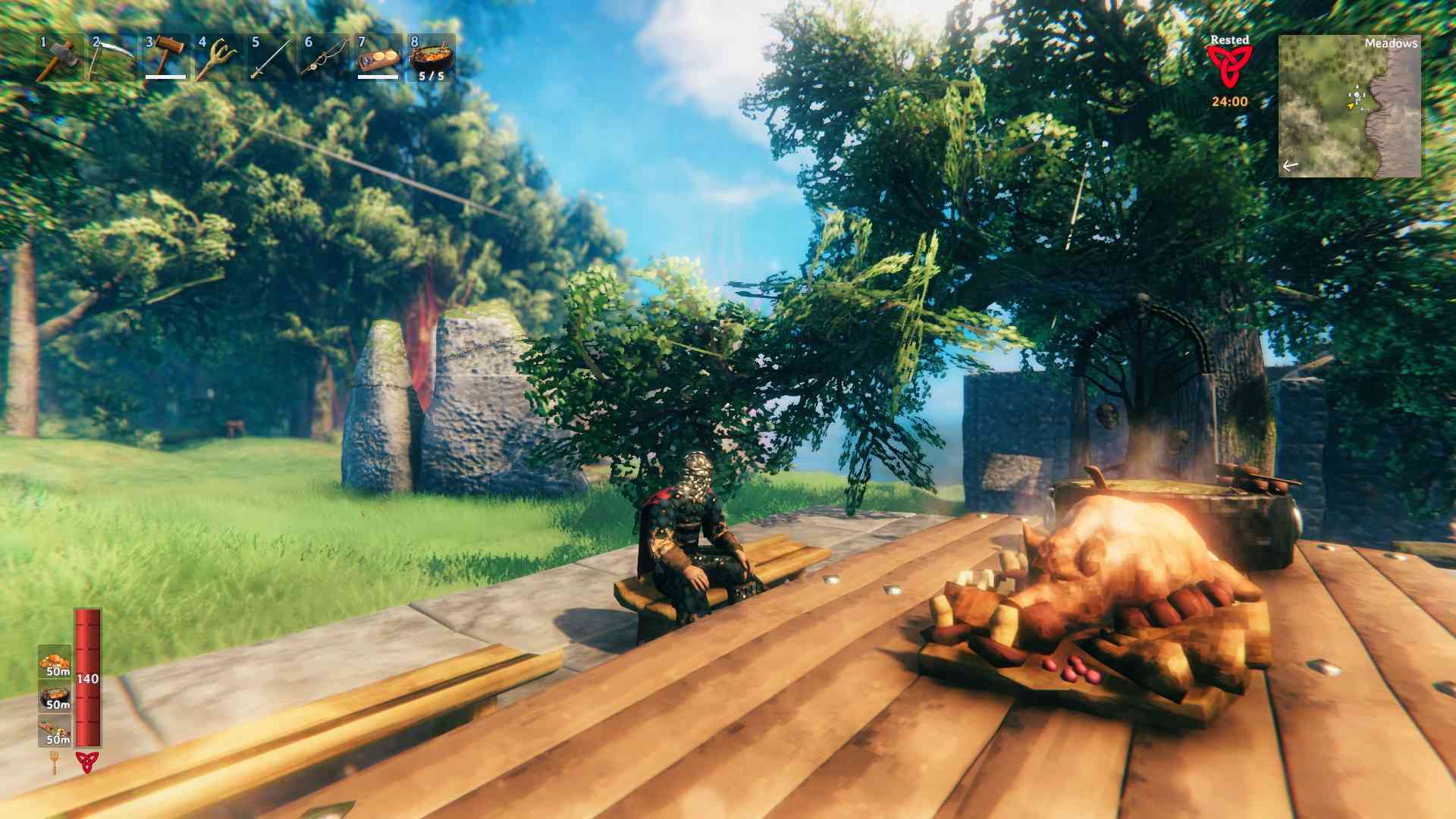1456x819 pixels.
Task: Select the Club in hotbar slot 3
Action: tap(166, 57)
